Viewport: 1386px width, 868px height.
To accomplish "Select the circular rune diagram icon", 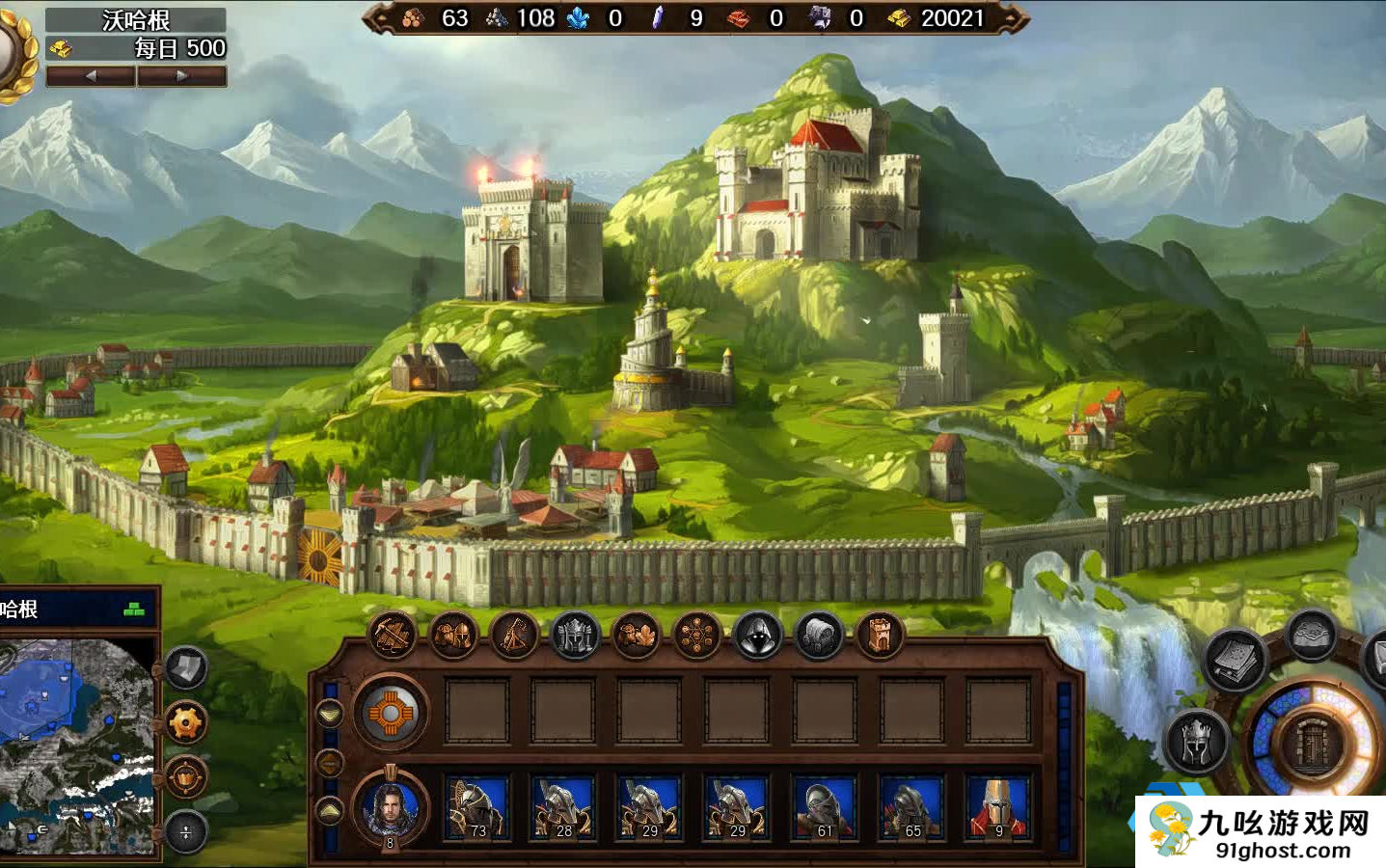I will click(x=697, y=636).
